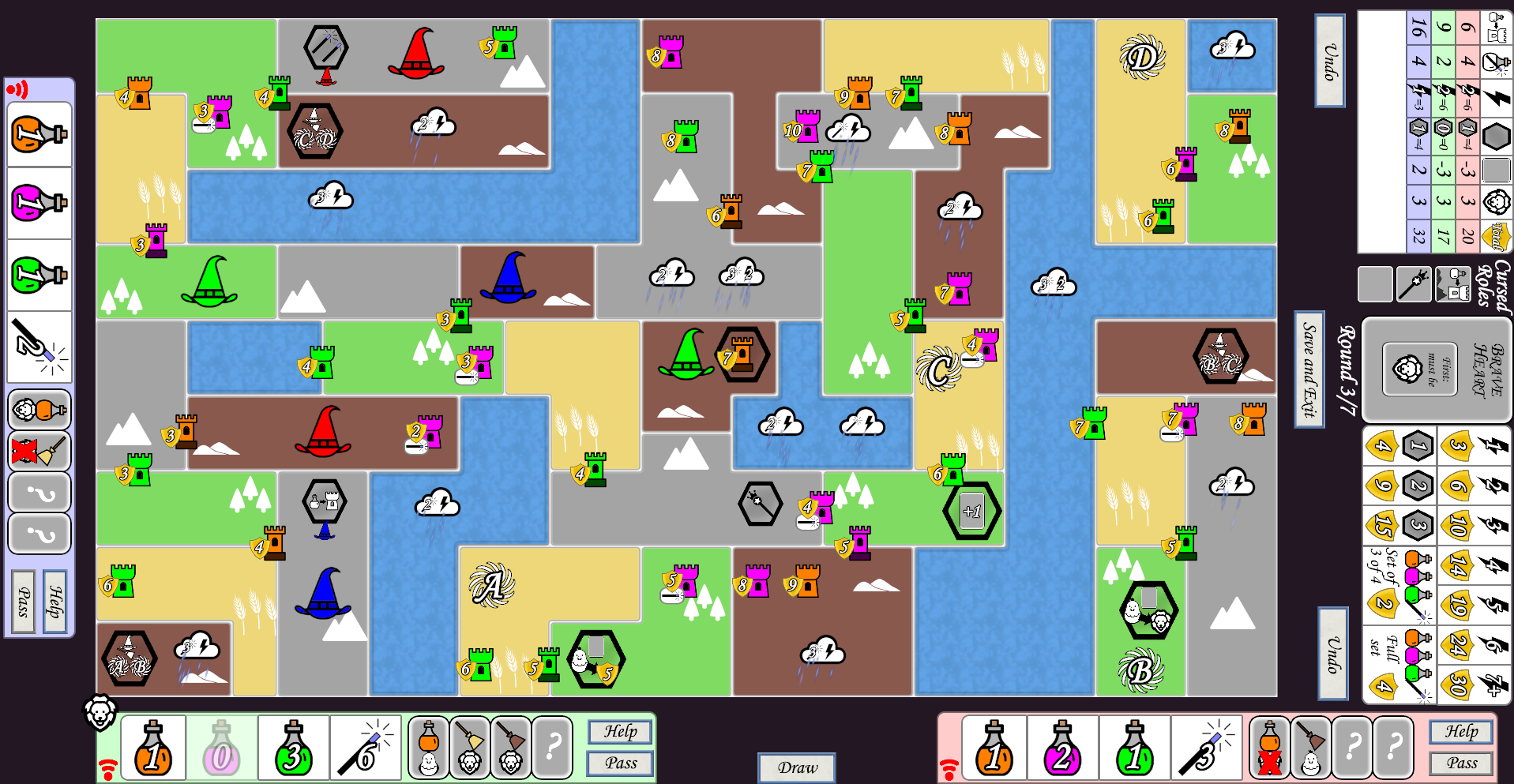Select the green potion in the pink panel
The image size is (1514, 784).
pyautogui.click(x=1134, y=748)
